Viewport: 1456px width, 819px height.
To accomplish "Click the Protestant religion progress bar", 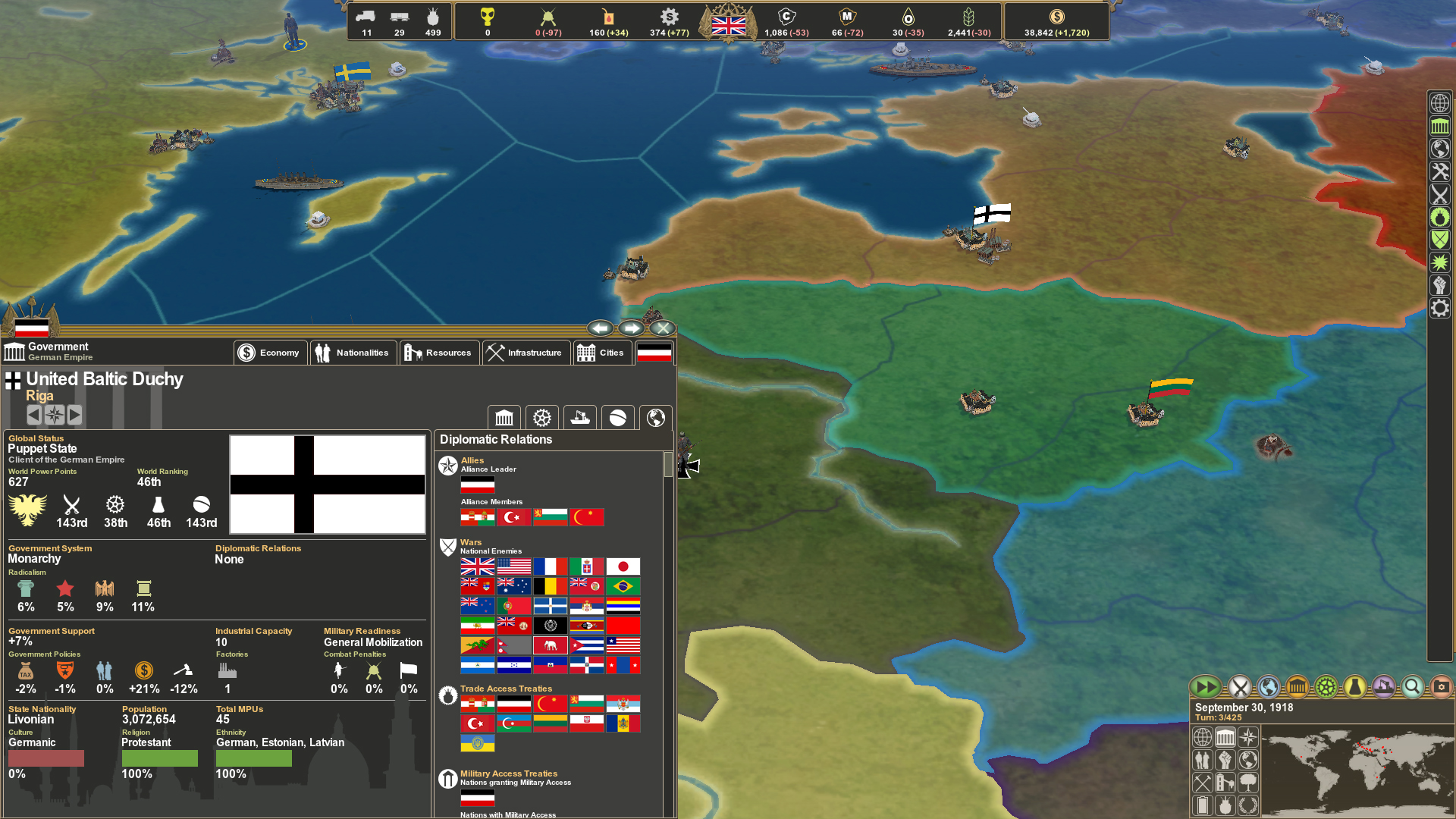I will [x=159, y=758].
